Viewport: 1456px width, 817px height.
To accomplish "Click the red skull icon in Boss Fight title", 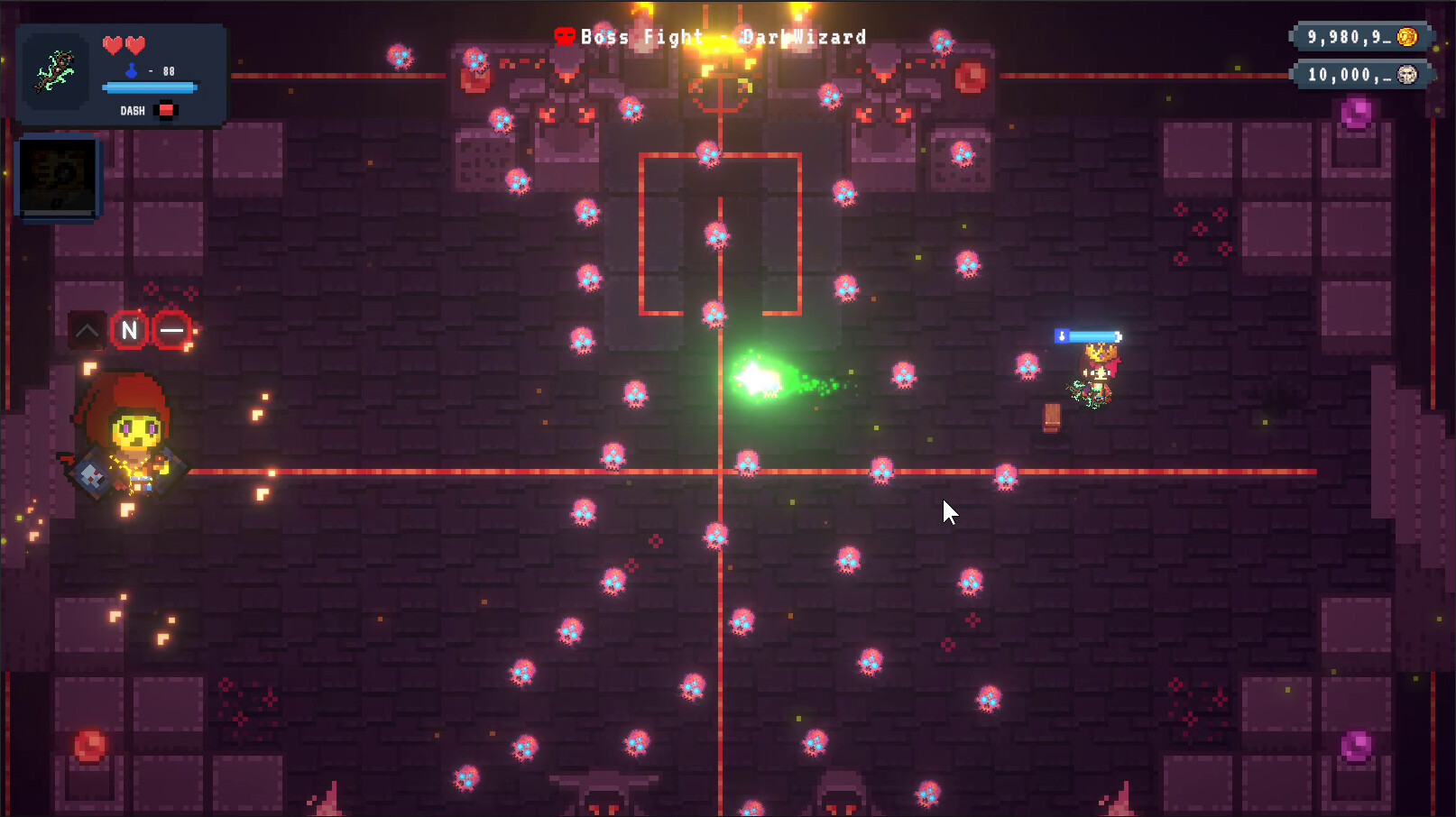I will click(564, 36).
